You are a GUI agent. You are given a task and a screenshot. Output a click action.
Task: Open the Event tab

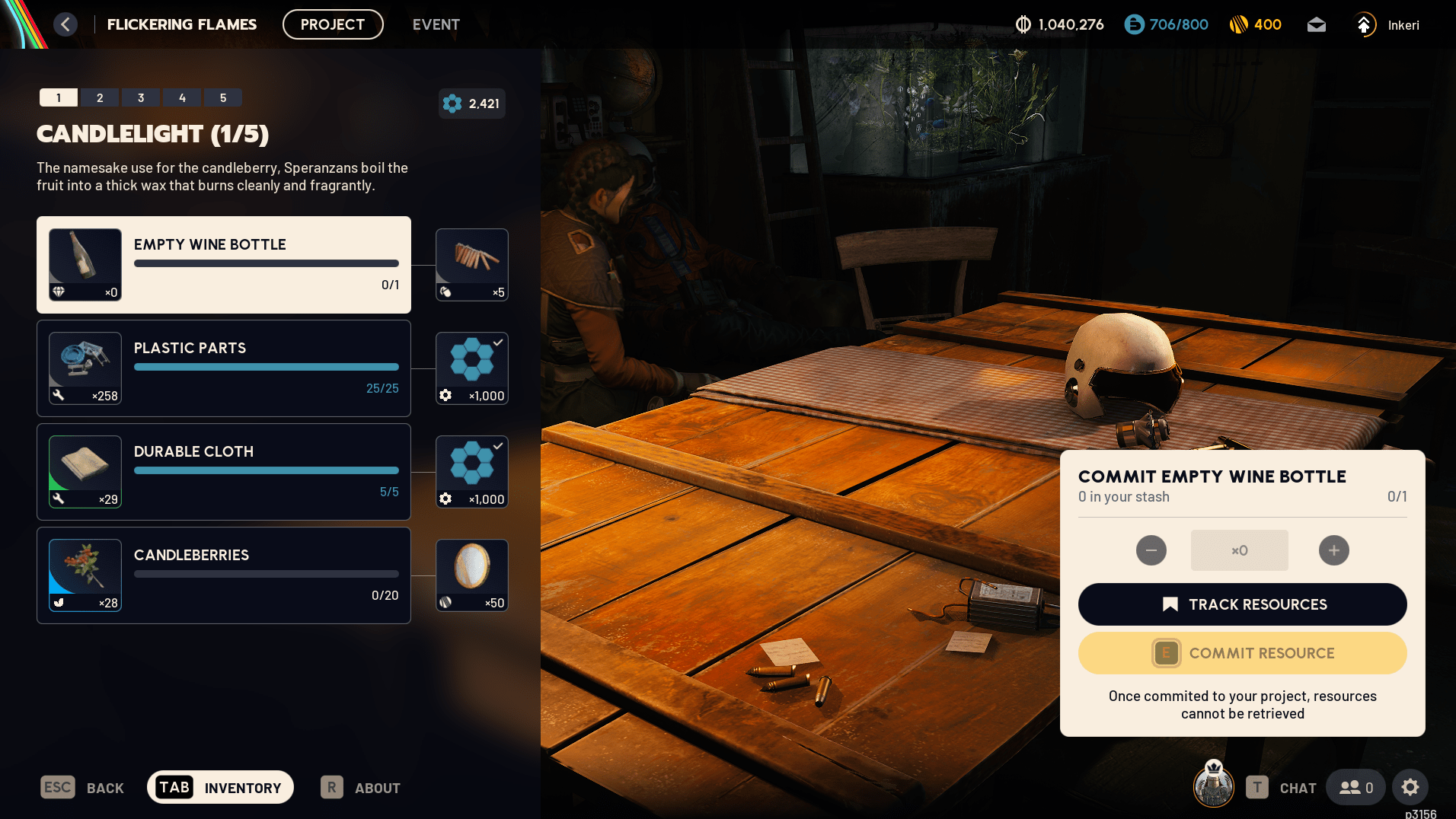coord(436,24)
